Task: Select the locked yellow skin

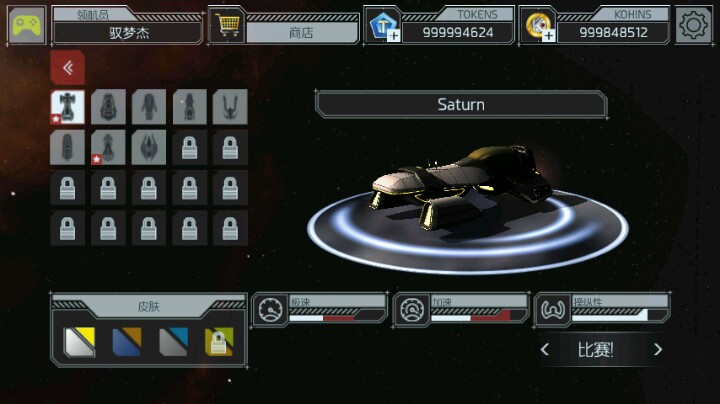Action: pos(219,342)
